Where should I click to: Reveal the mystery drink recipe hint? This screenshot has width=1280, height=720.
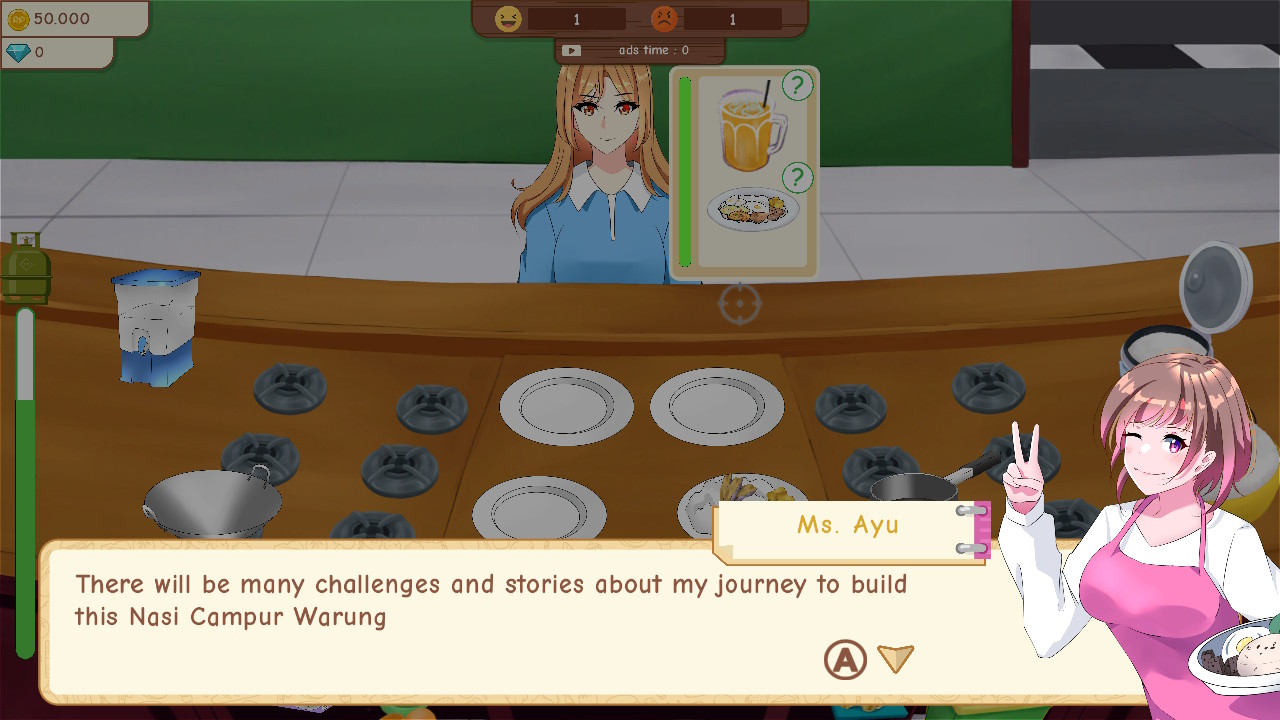click(x=795, y=87)
